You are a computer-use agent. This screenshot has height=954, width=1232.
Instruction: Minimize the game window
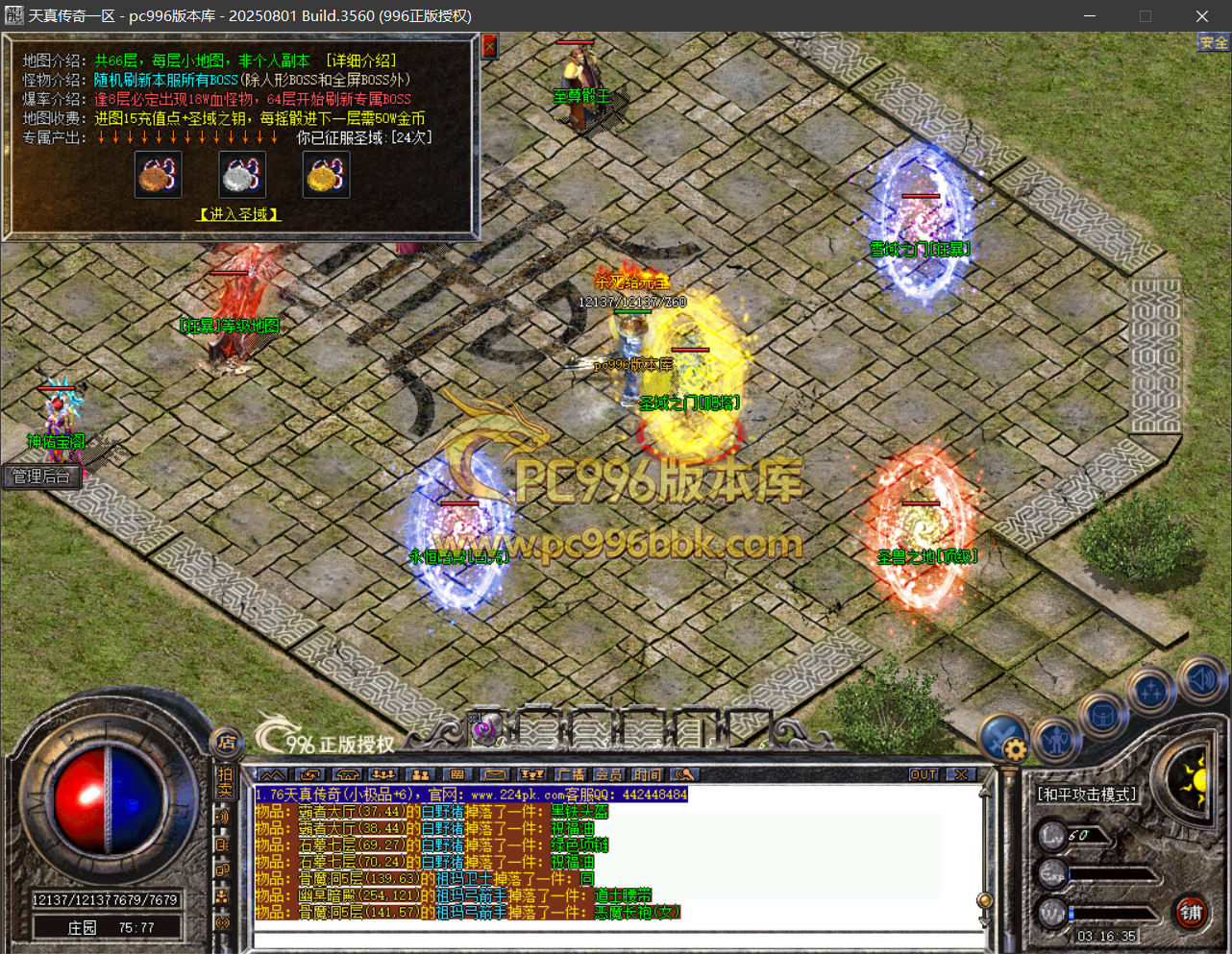click(x=1090, y=16)
